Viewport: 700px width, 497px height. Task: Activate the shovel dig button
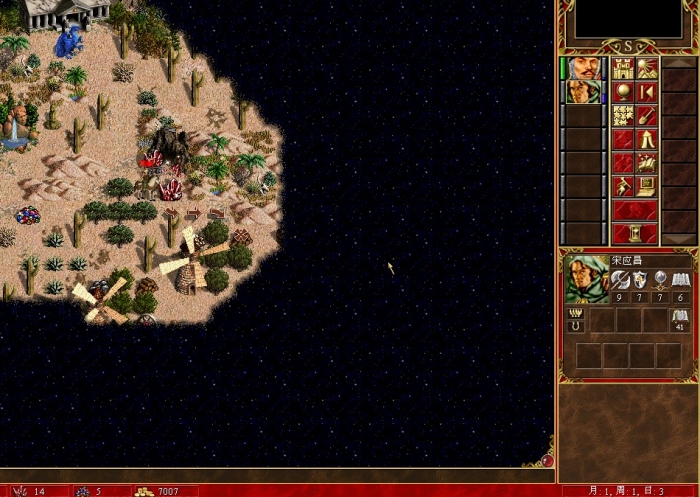[x=647, y=115]
